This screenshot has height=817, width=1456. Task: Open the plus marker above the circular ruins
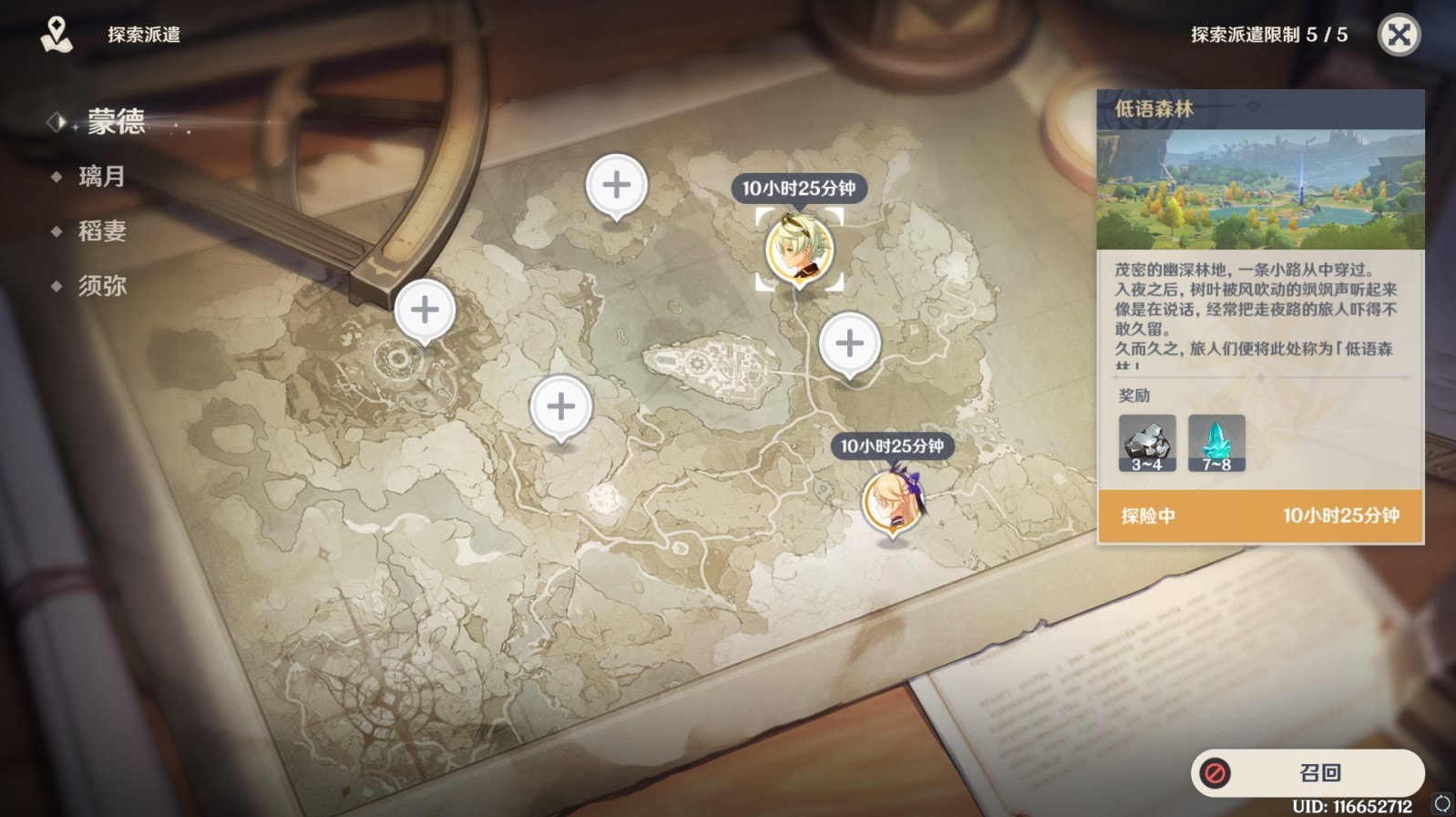(425, 311)
